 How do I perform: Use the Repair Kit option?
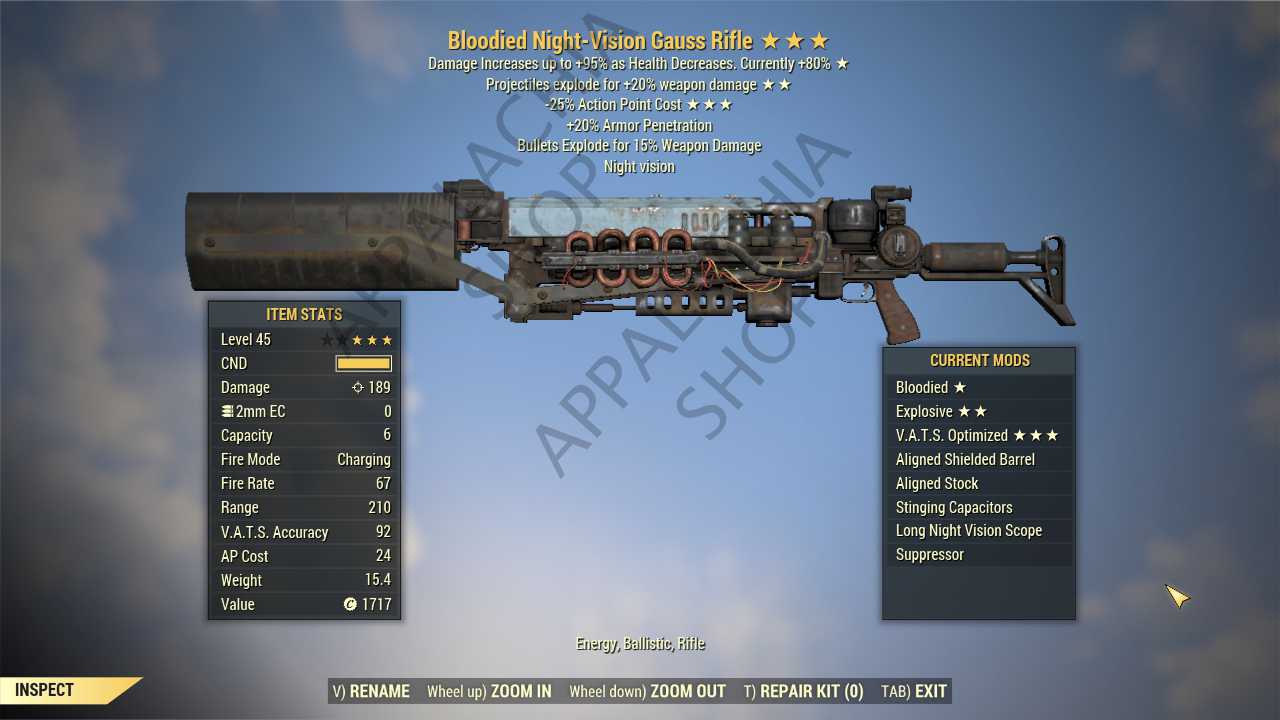pos(803,691)
